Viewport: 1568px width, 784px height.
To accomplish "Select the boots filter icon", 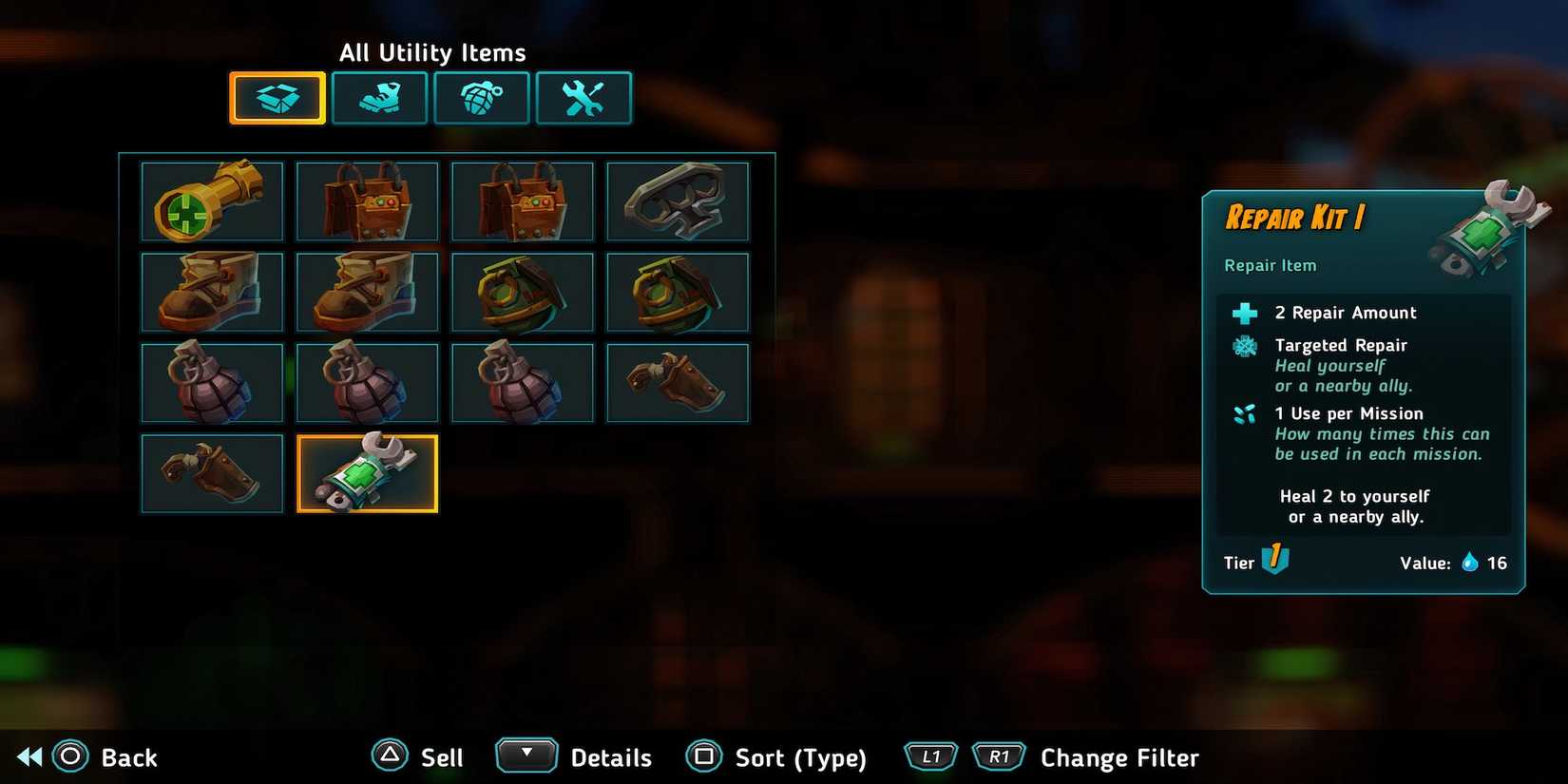I will coord(379,97).
